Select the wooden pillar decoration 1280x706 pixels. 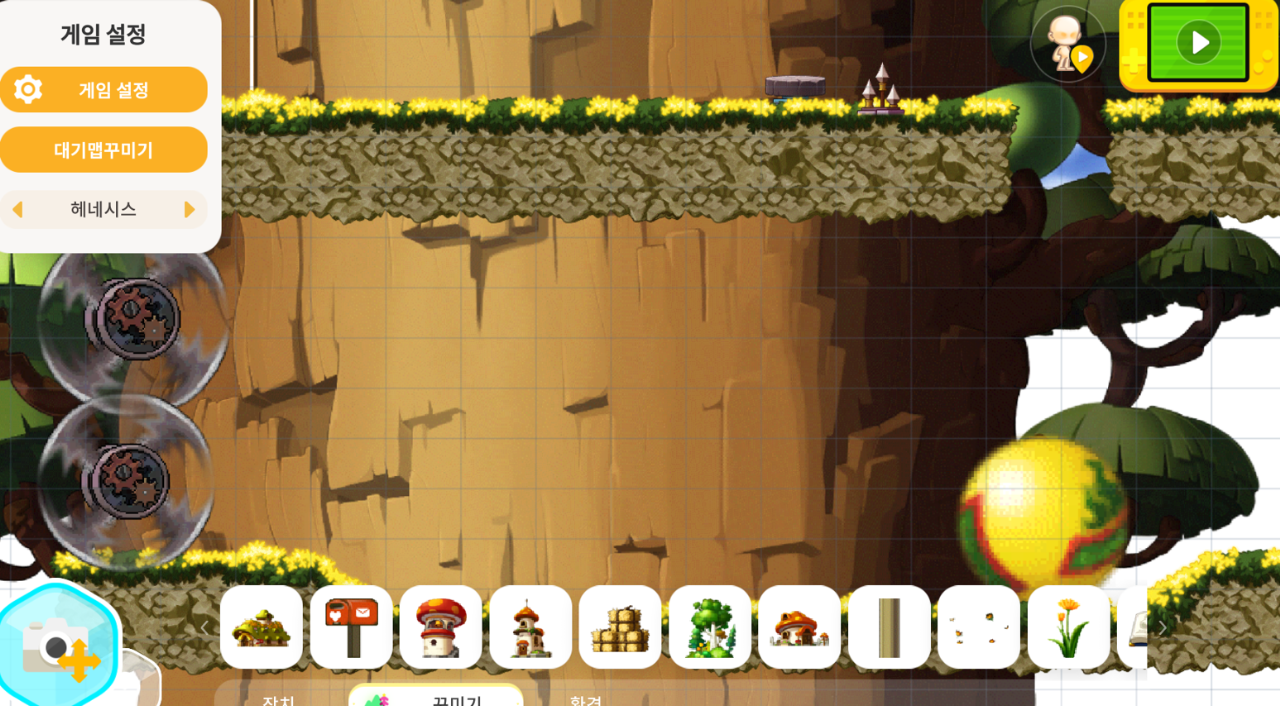click(x=889, y=627)
